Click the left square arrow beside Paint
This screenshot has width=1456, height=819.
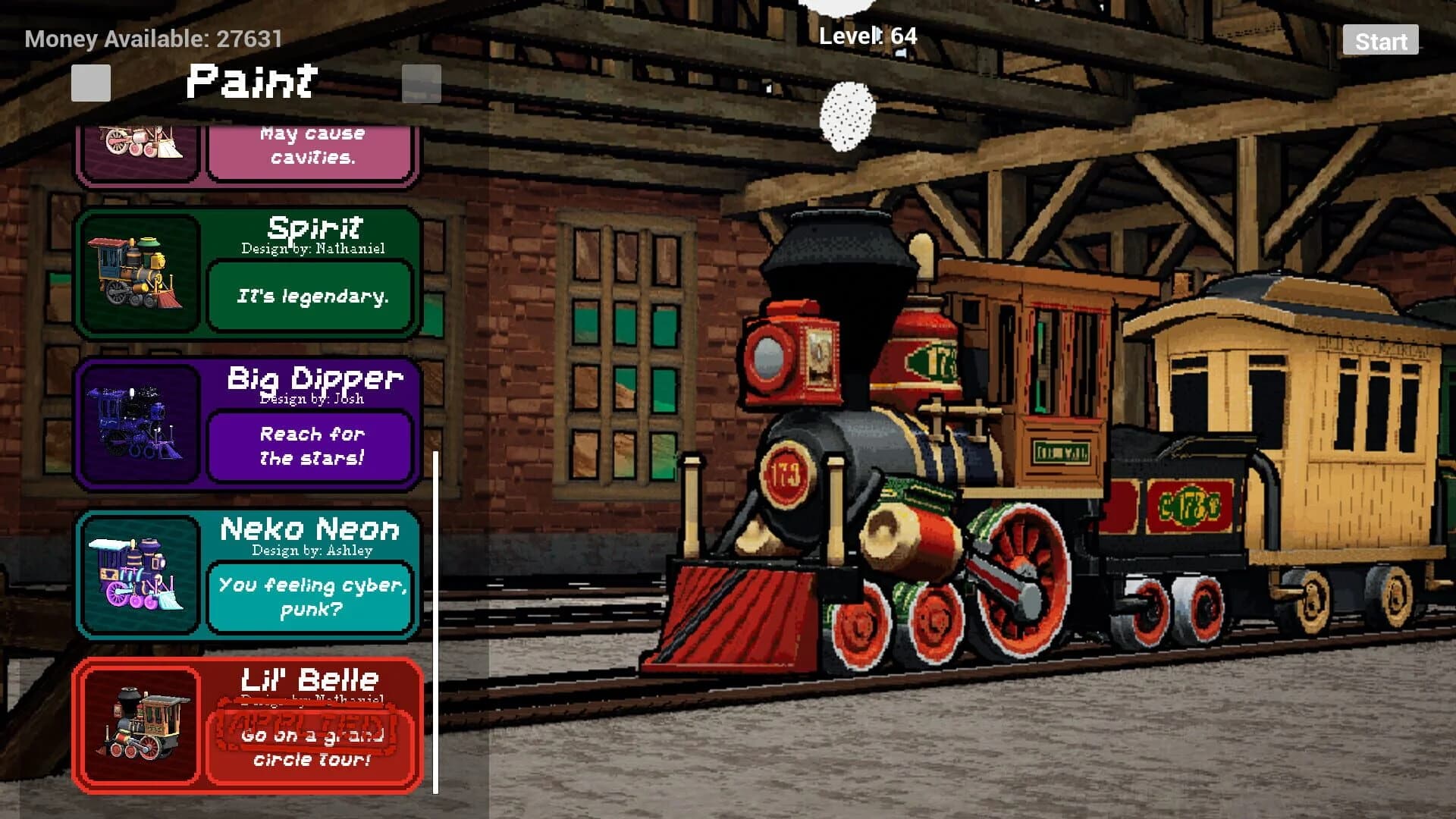pyautogui.click(x=89, y=83)
